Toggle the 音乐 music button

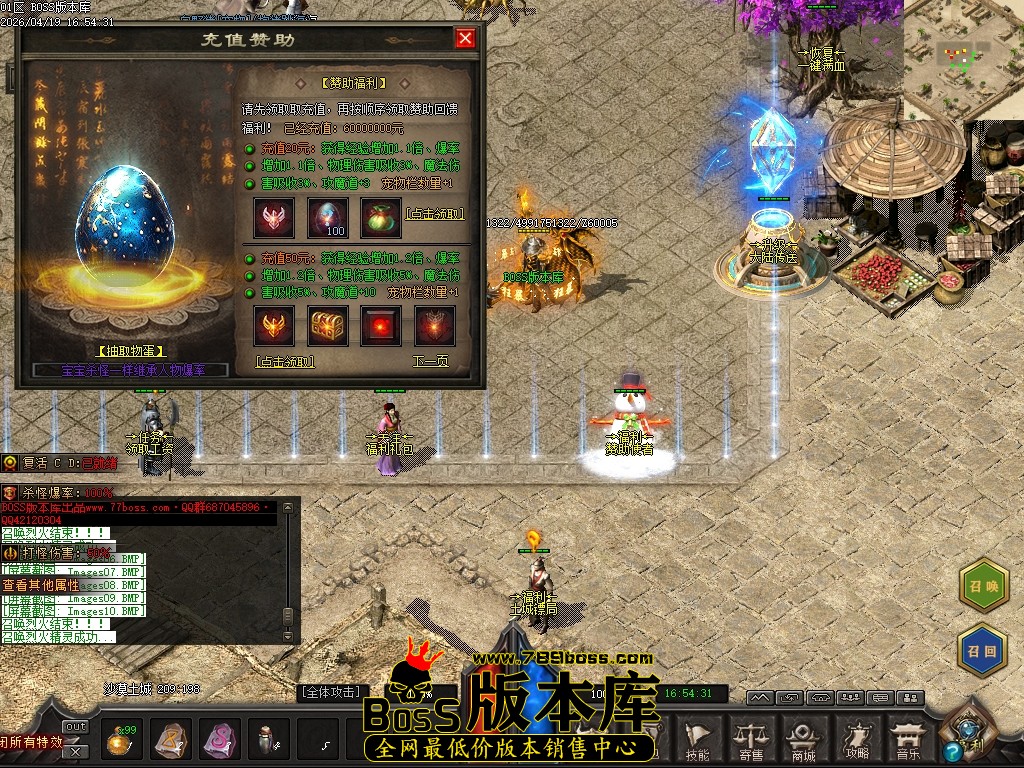[908, 741]
